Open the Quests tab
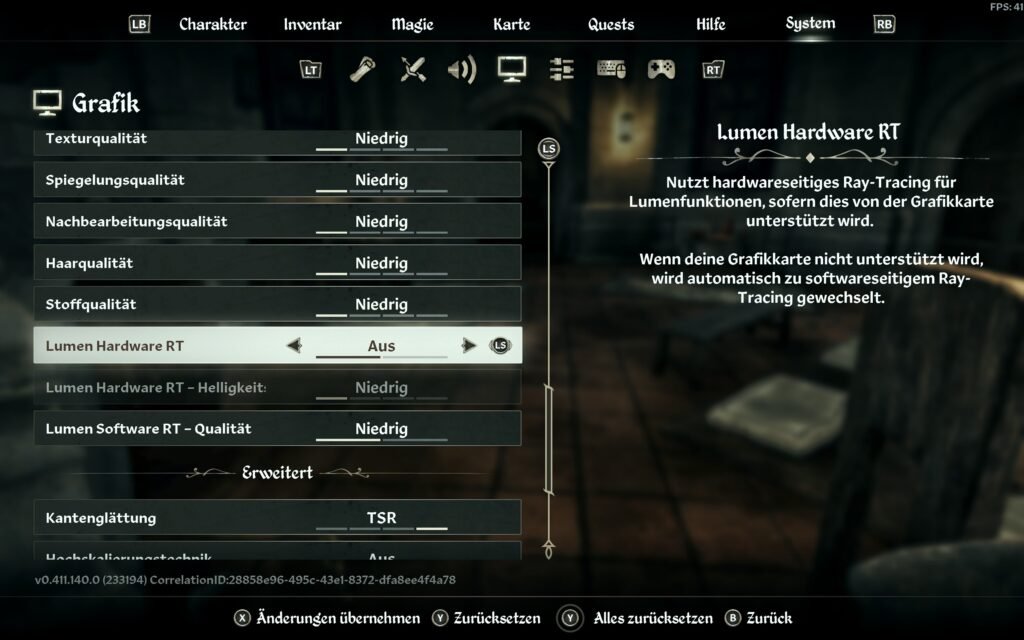 (x=611, y=24)
